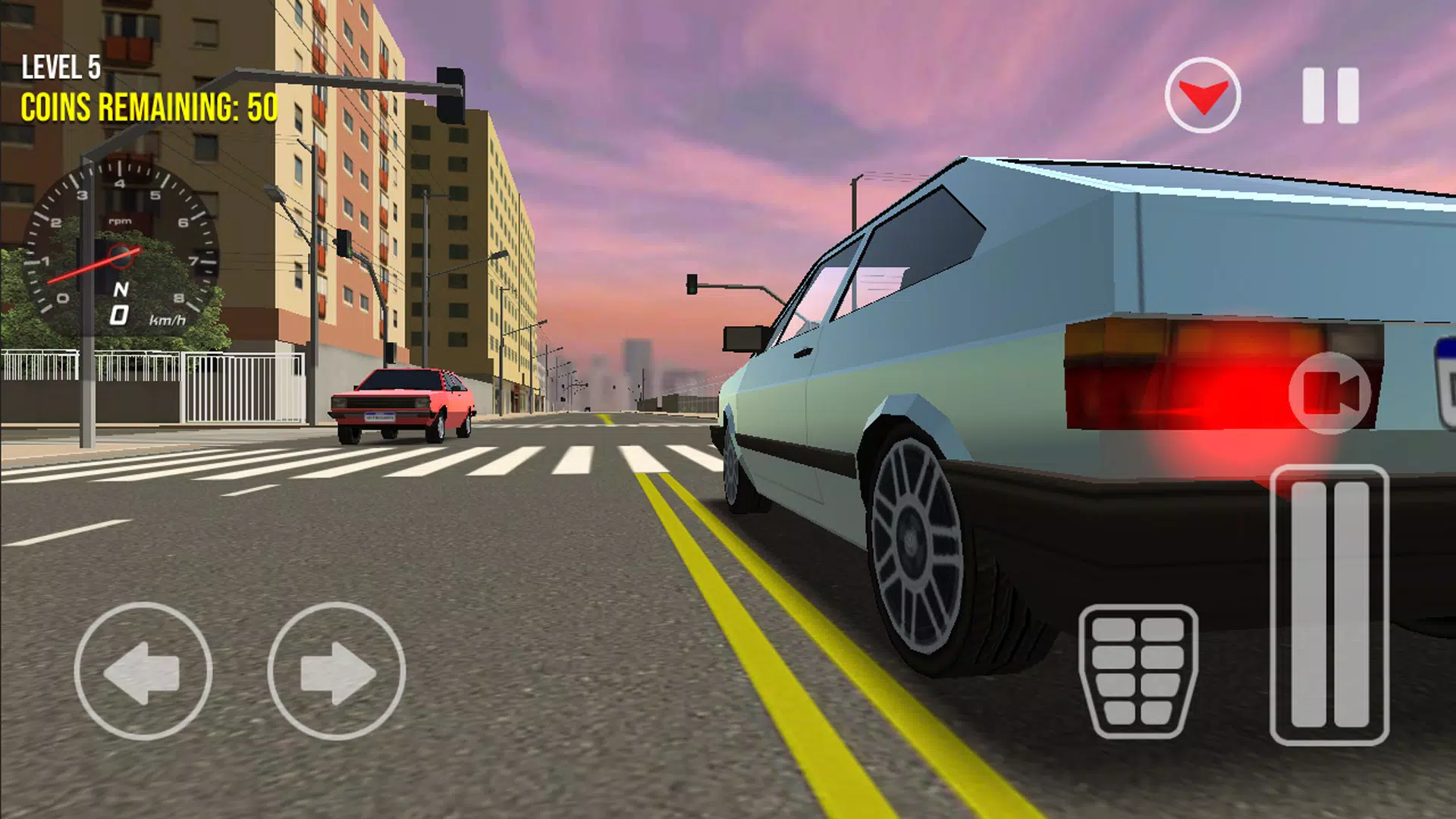Expand options via the red chevron circle
Screen dimensions: 1456x819
[1203, 94]
